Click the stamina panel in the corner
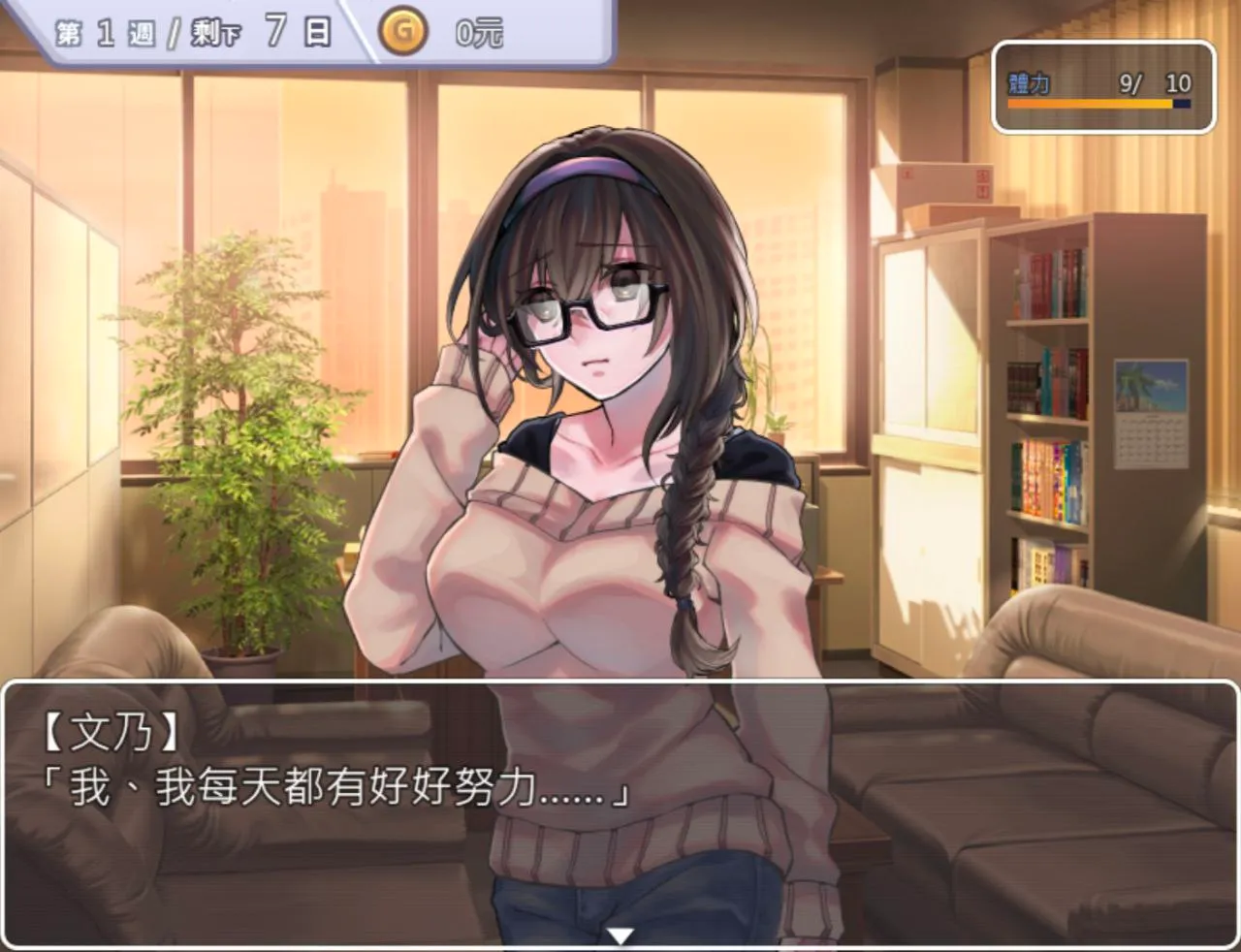Screen dimensions: 1241x952 (1101, 87)
